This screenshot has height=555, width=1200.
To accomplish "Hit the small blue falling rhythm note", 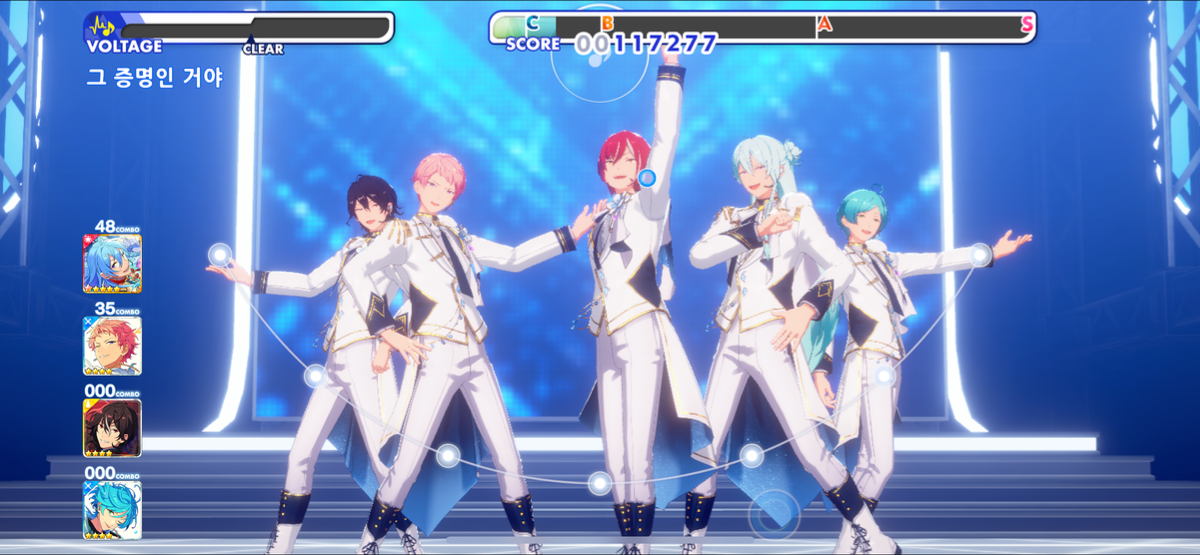I will [647, 178].
